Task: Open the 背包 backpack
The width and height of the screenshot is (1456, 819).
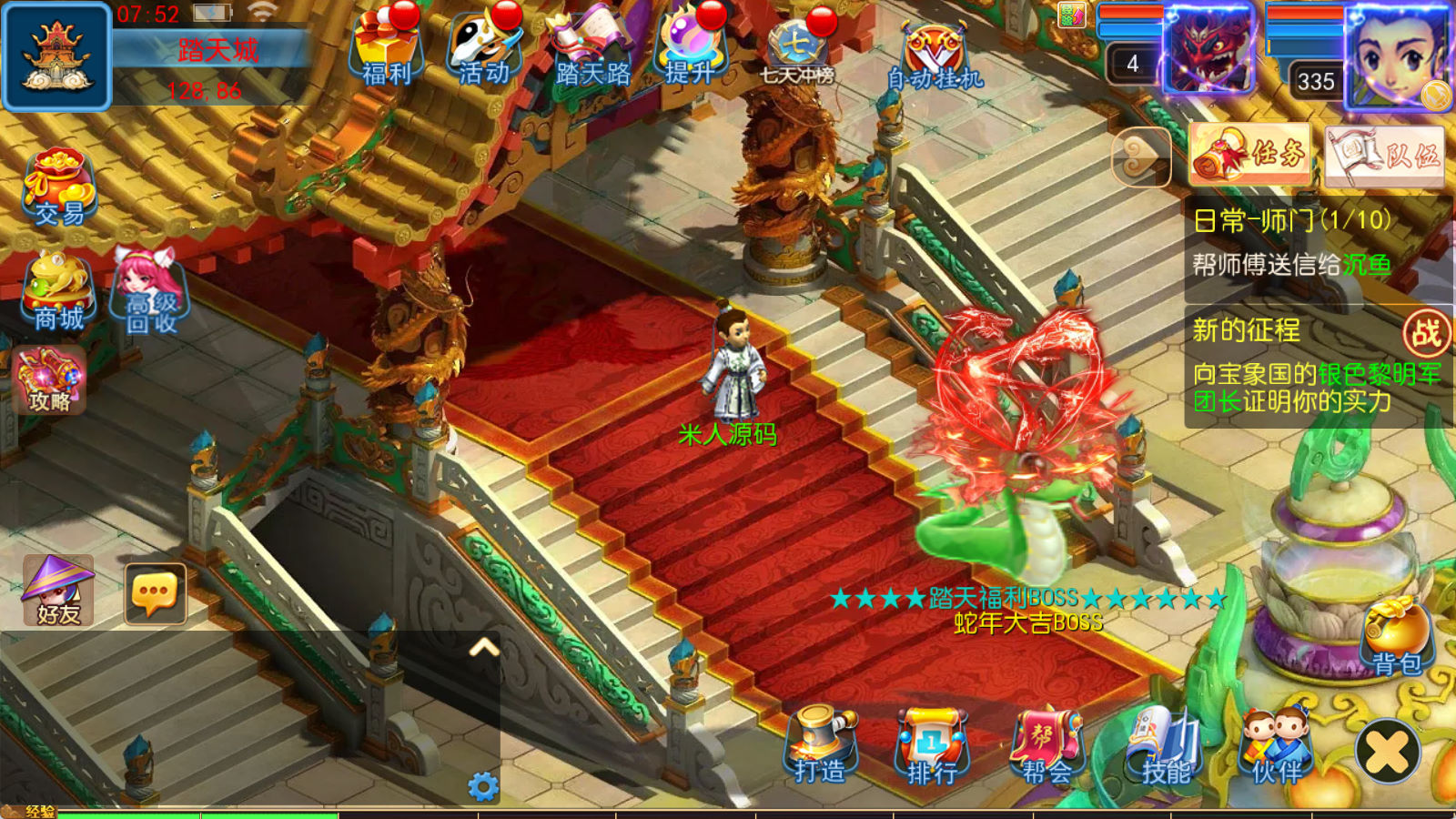Action: click(x=1396, y=639)
